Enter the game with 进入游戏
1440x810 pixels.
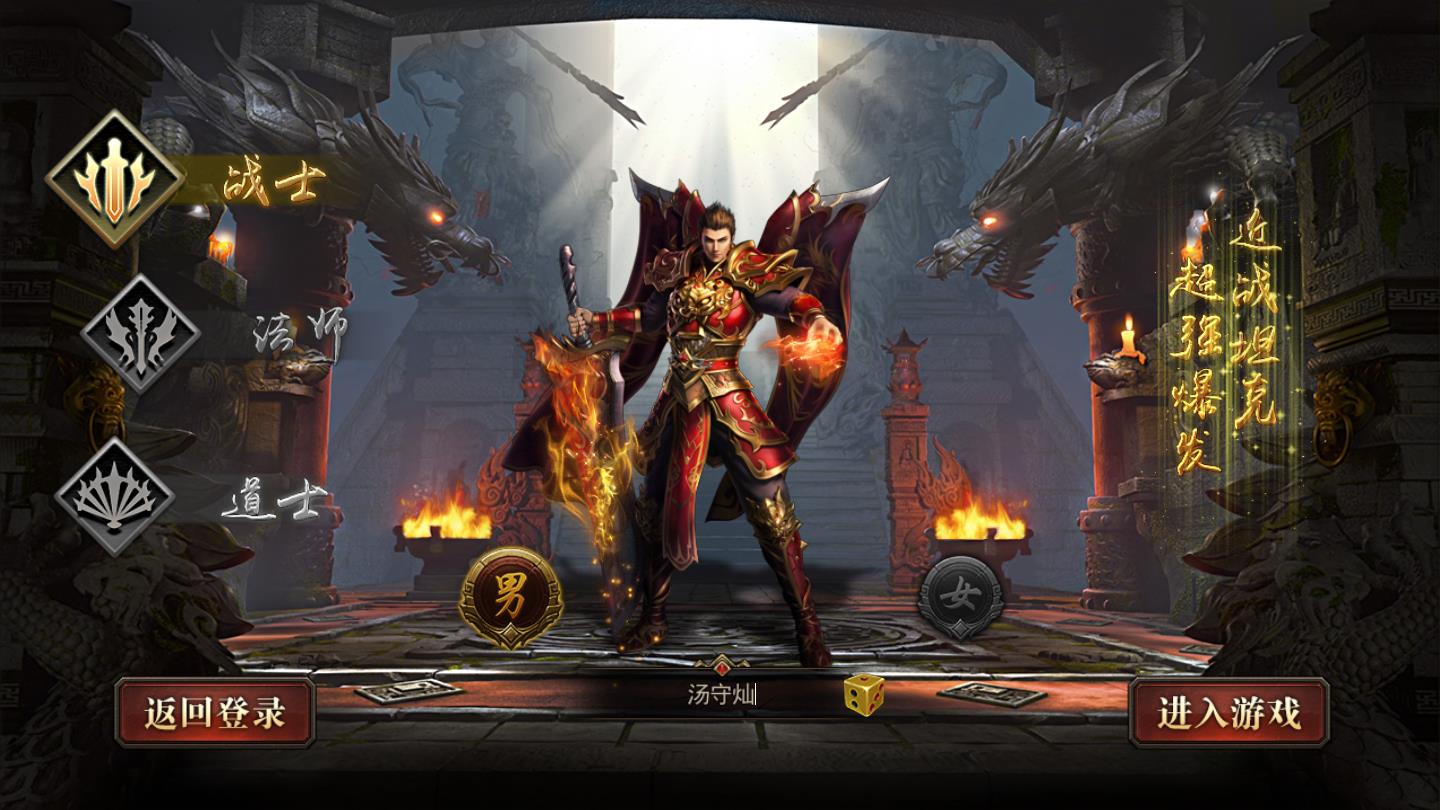tap(1229, 713)
